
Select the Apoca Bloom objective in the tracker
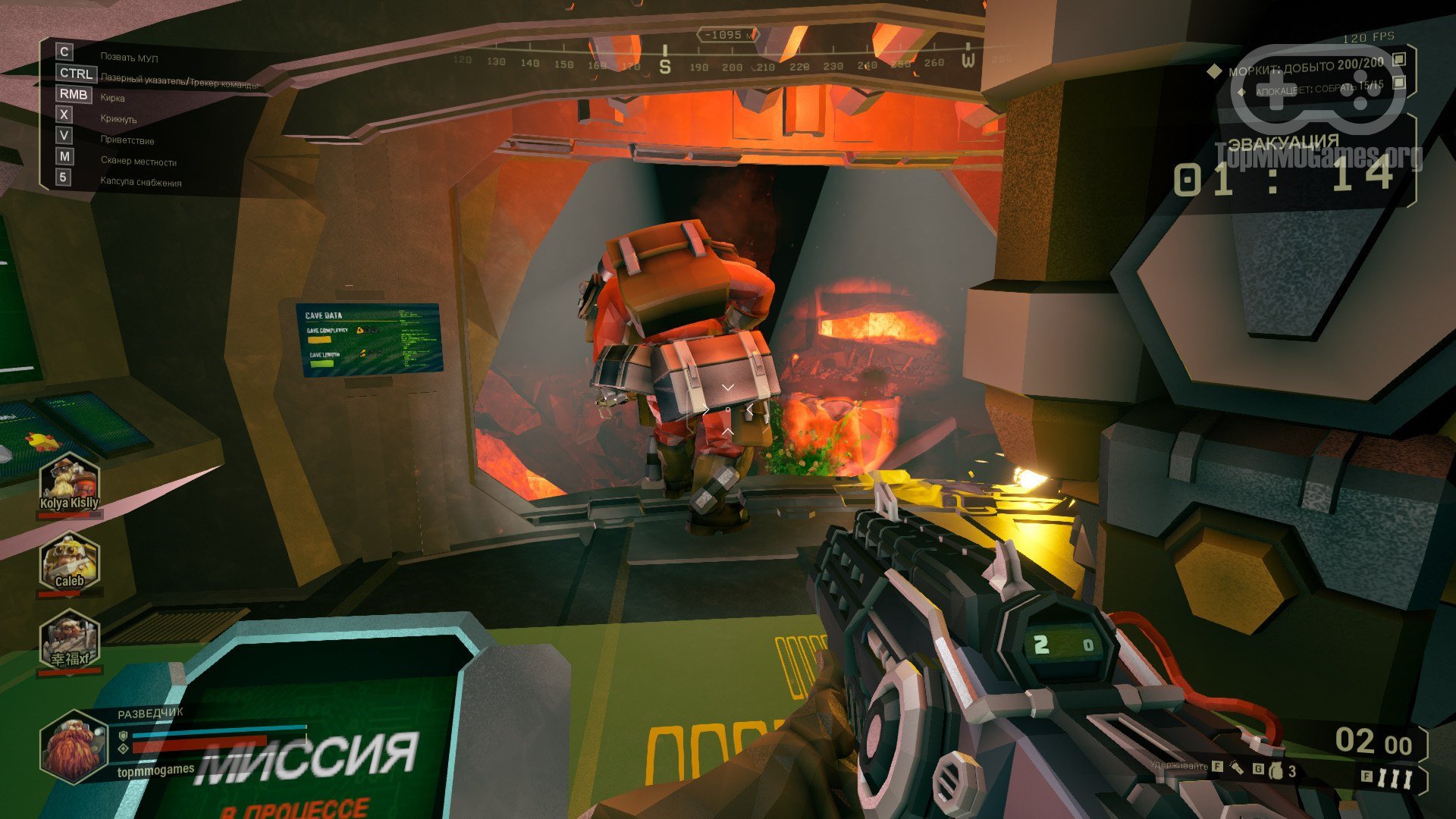point(1319,89)
